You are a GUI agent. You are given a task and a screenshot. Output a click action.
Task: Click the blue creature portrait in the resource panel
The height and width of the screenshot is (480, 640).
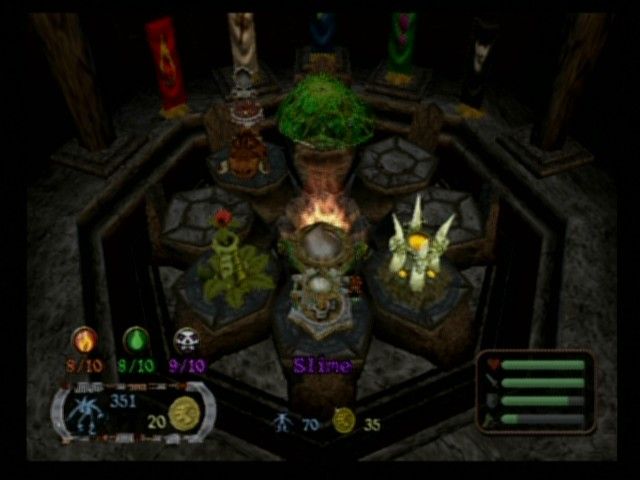(x=85, y=412)
